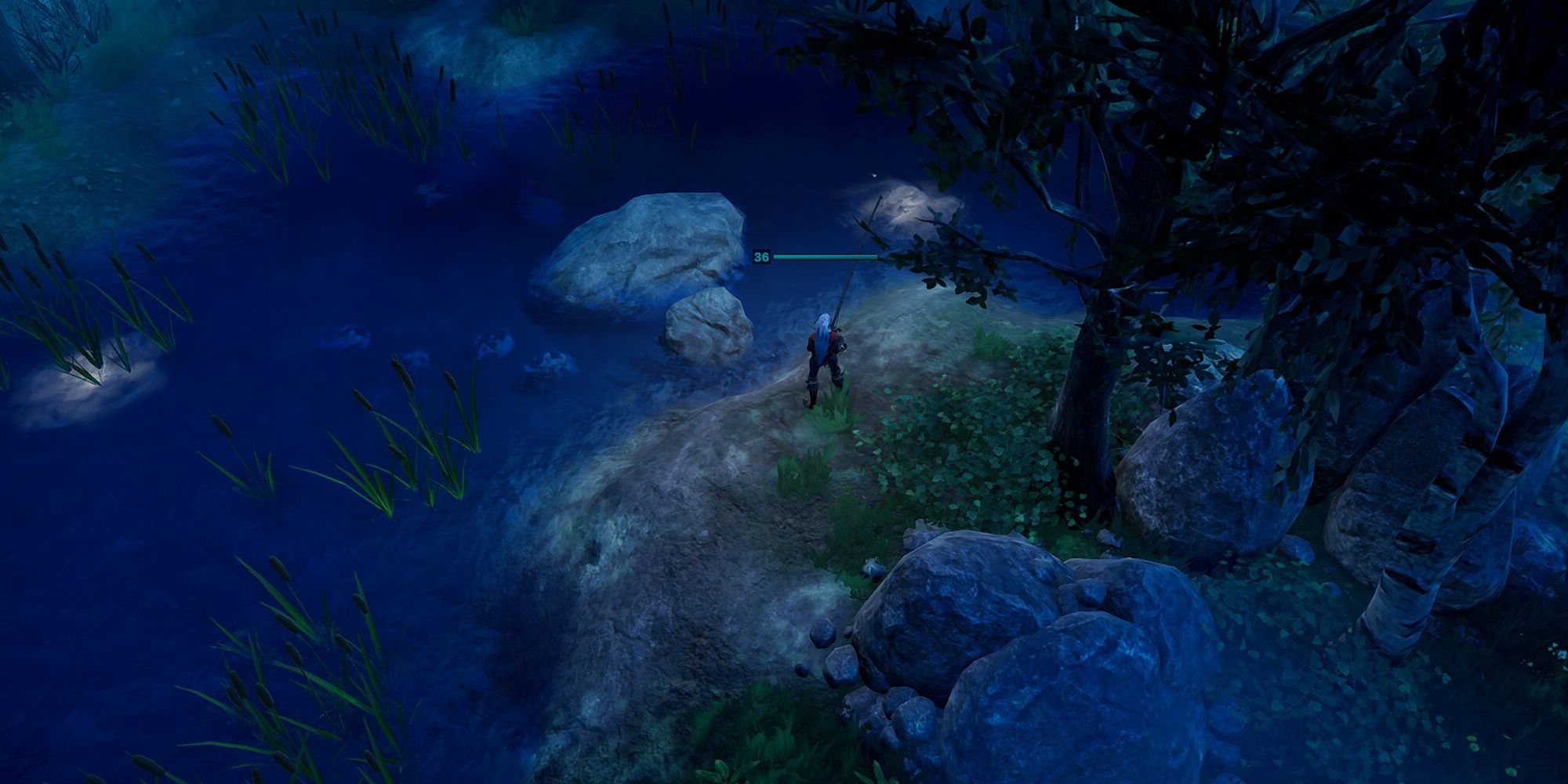Click the glowing firefly above the water
This screenshot has height=784, width=1568.
click(x=873, y=176)
